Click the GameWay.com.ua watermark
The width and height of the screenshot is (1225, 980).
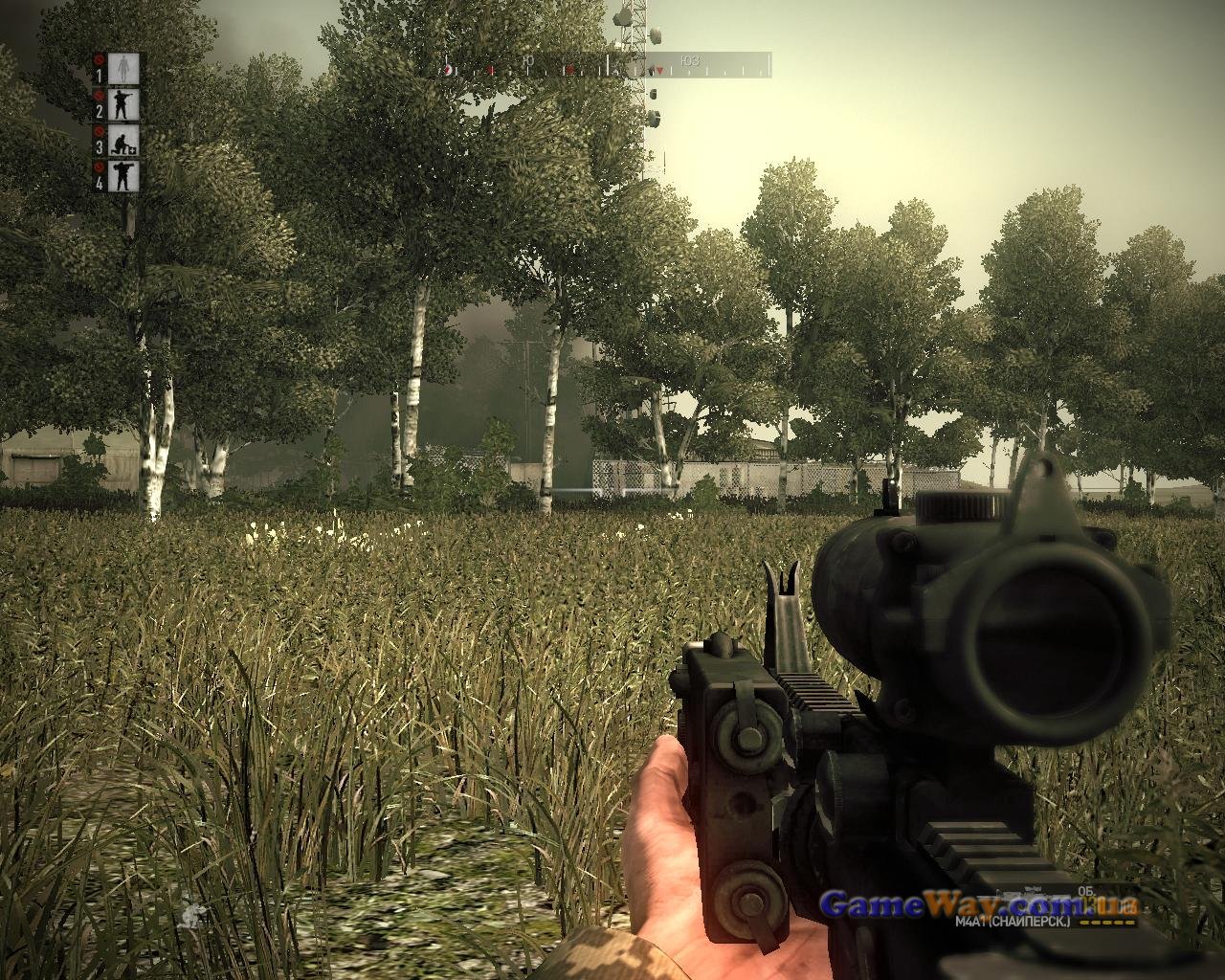click(x=978, y=902)
